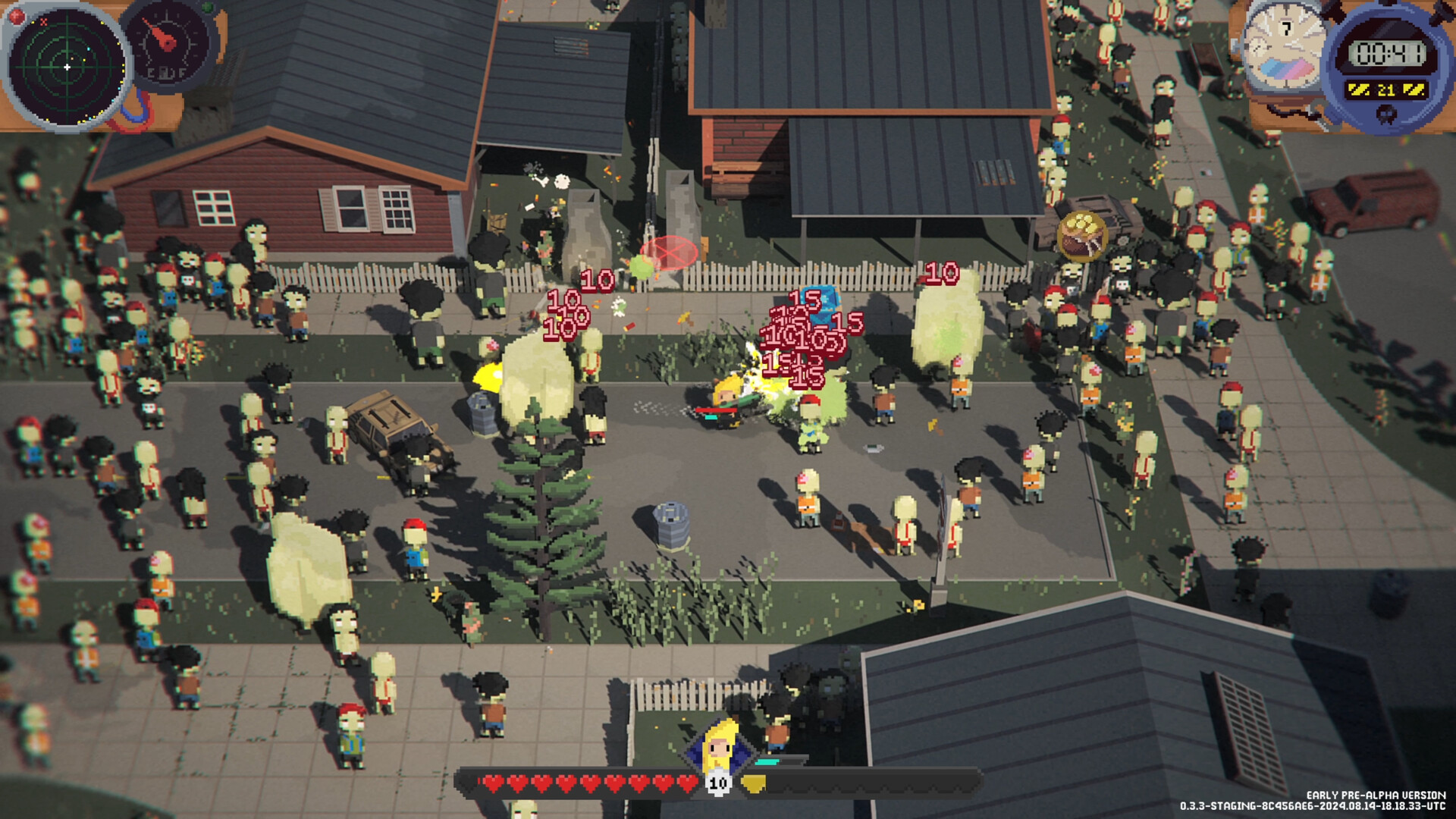Check the fuel gauge beside the radar
The height and width of the screenshot is (819, 1456).
pos(165,45)
